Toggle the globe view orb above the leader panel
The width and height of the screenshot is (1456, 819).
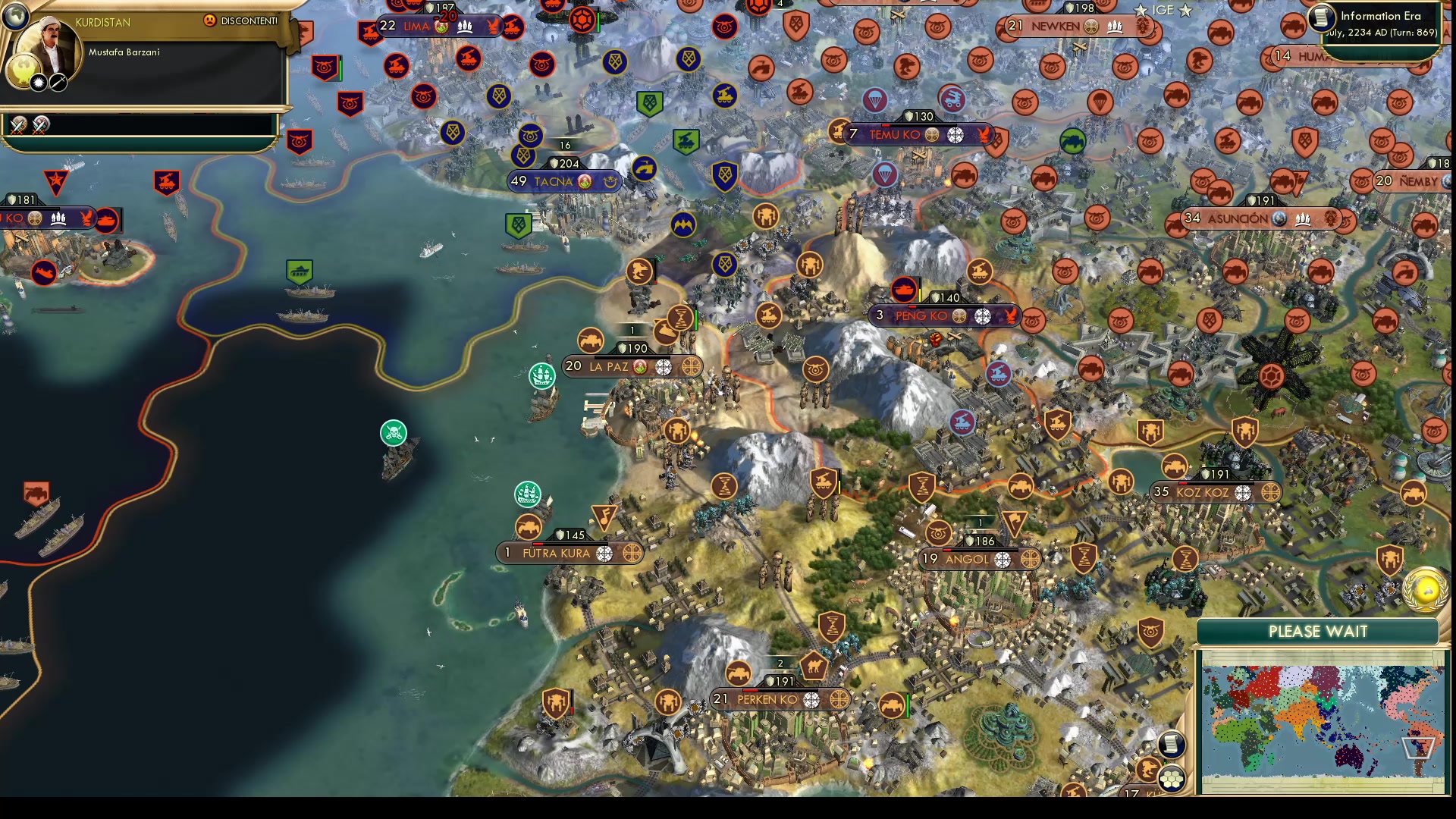[x=14, y=16]
